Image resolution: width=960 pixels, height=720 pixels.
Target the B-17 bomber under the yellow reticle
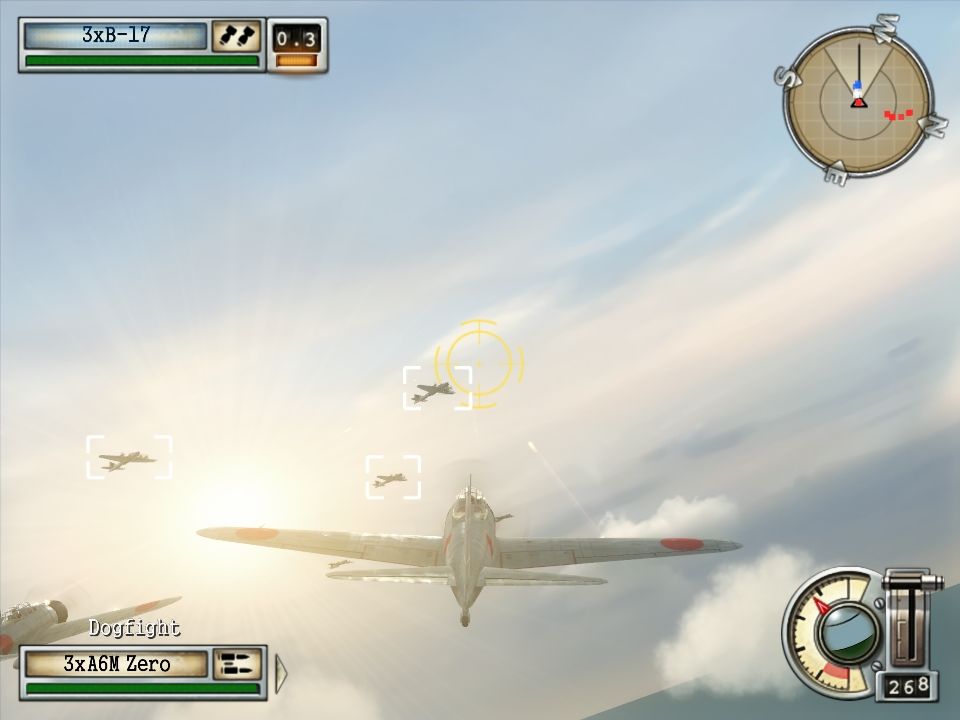[x=436, y=389]
